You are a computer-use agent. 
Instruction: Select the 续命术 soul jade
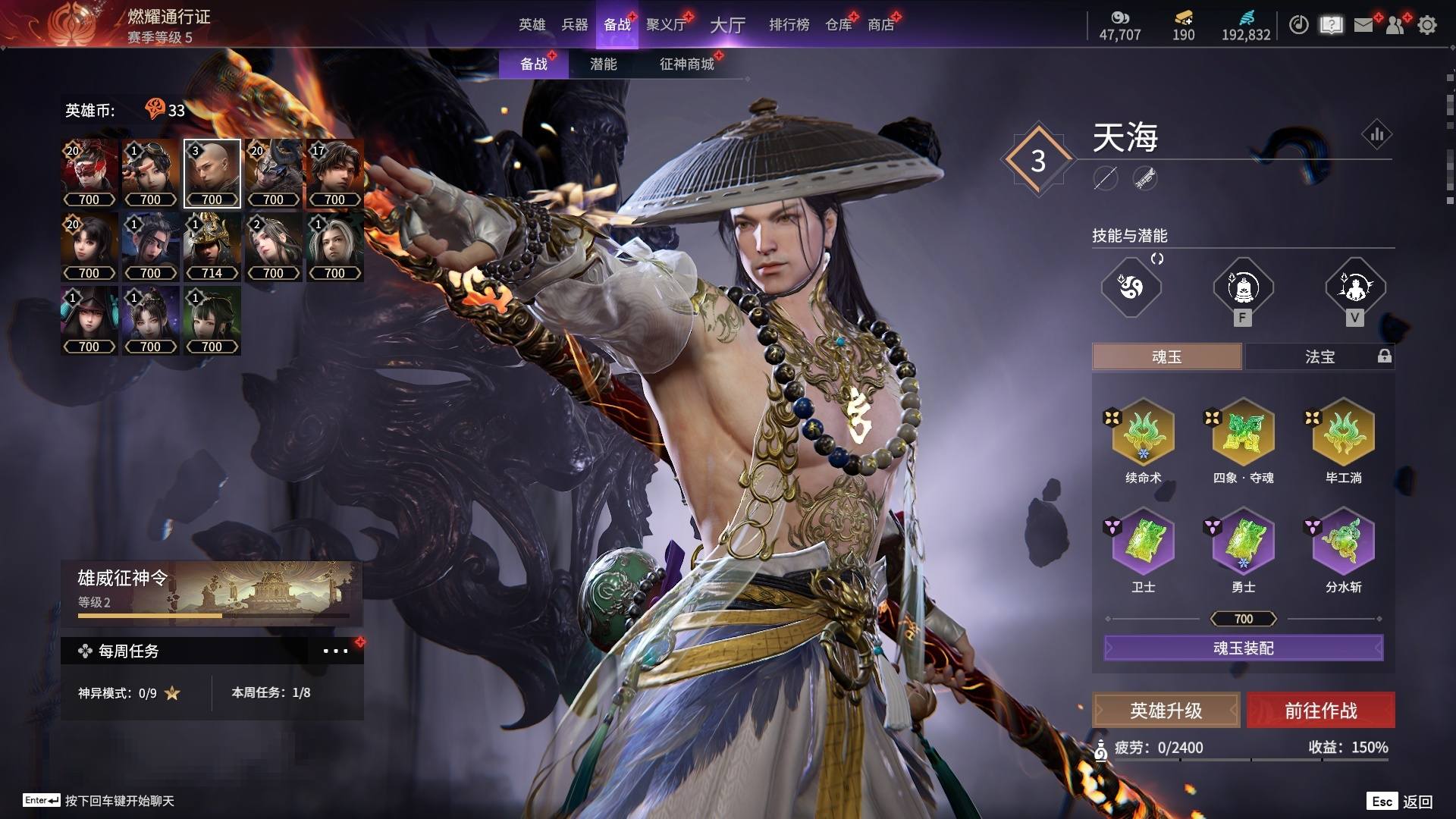1143,434
